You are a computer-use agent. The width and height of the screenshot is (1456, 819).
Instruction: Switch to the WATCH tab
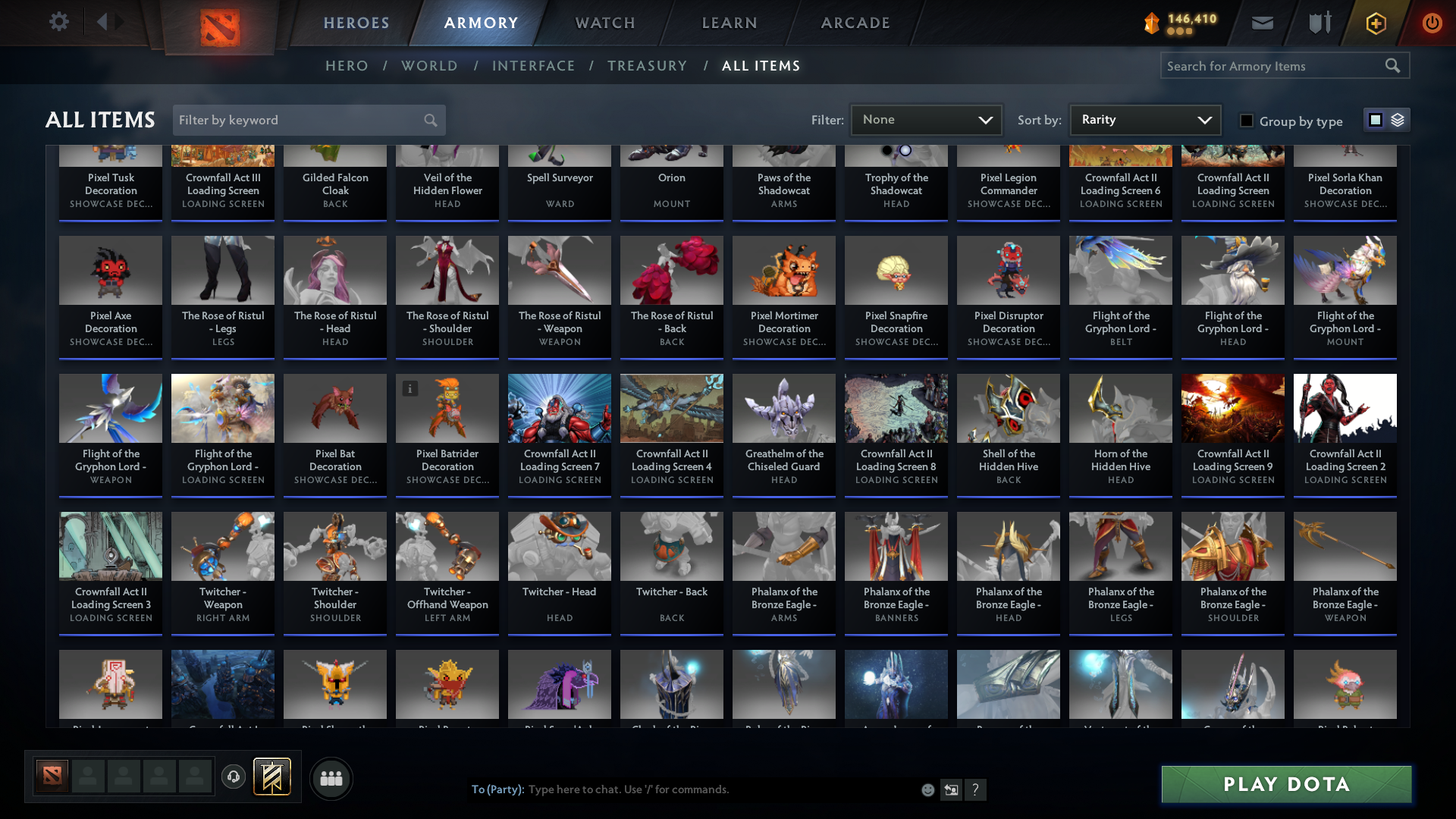pos(604,23)
